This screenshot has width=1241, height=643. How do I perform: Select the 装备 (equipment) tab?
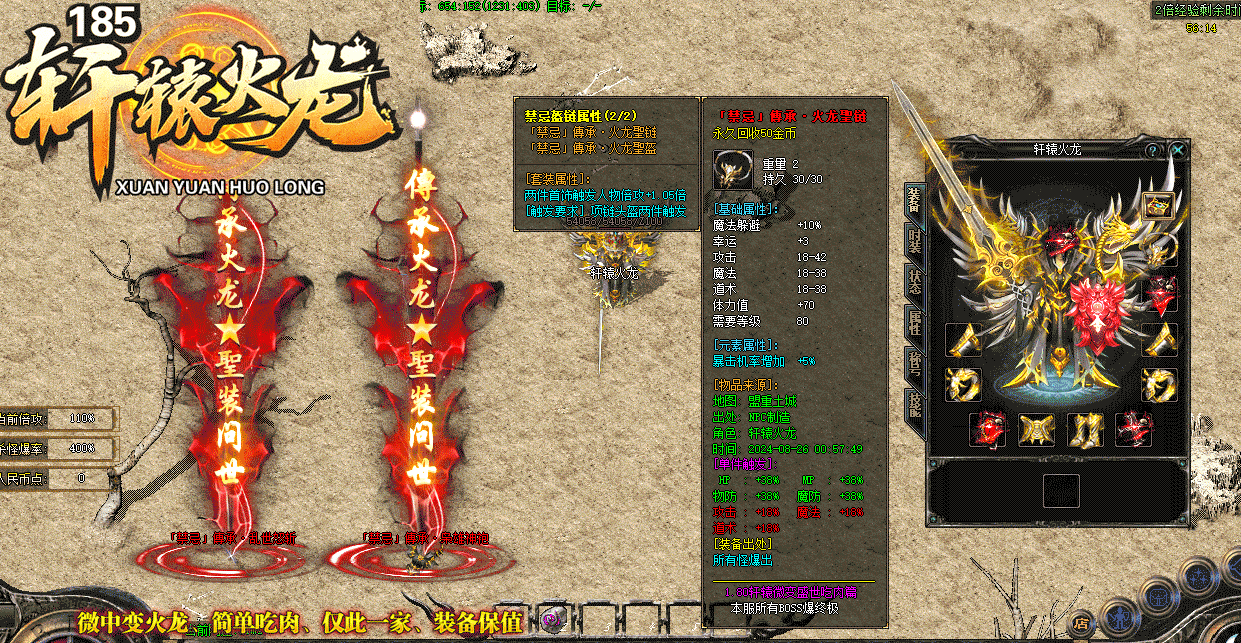click(914, 197)
